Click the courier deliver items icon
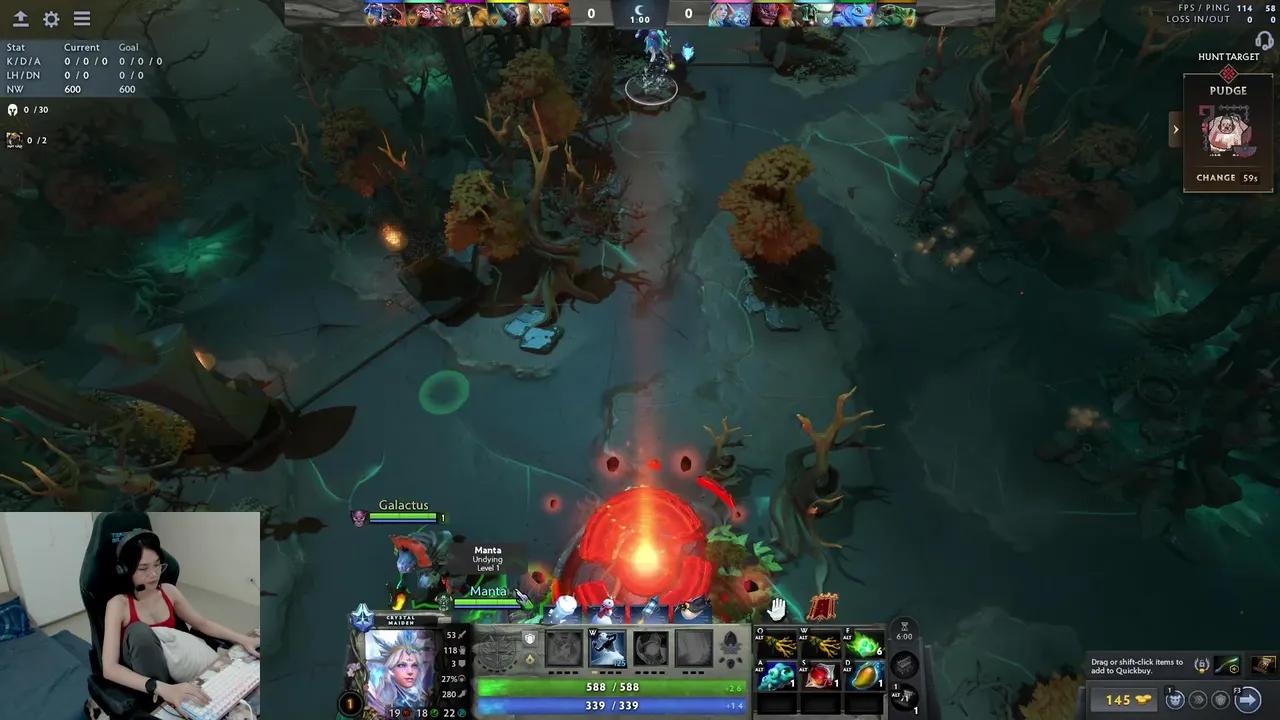This screenshot has height=720, width=1280. (1174, 700)
